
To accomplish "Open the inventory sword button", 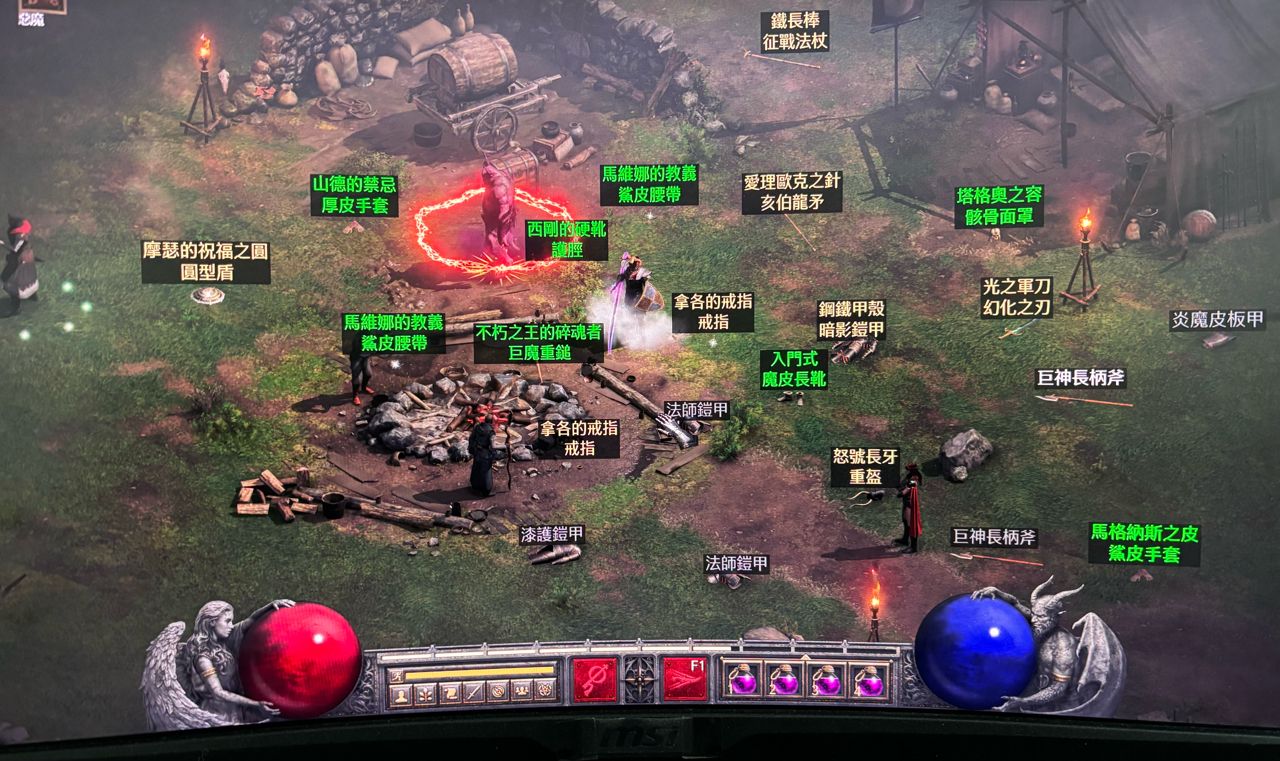I will click(472, 691).
